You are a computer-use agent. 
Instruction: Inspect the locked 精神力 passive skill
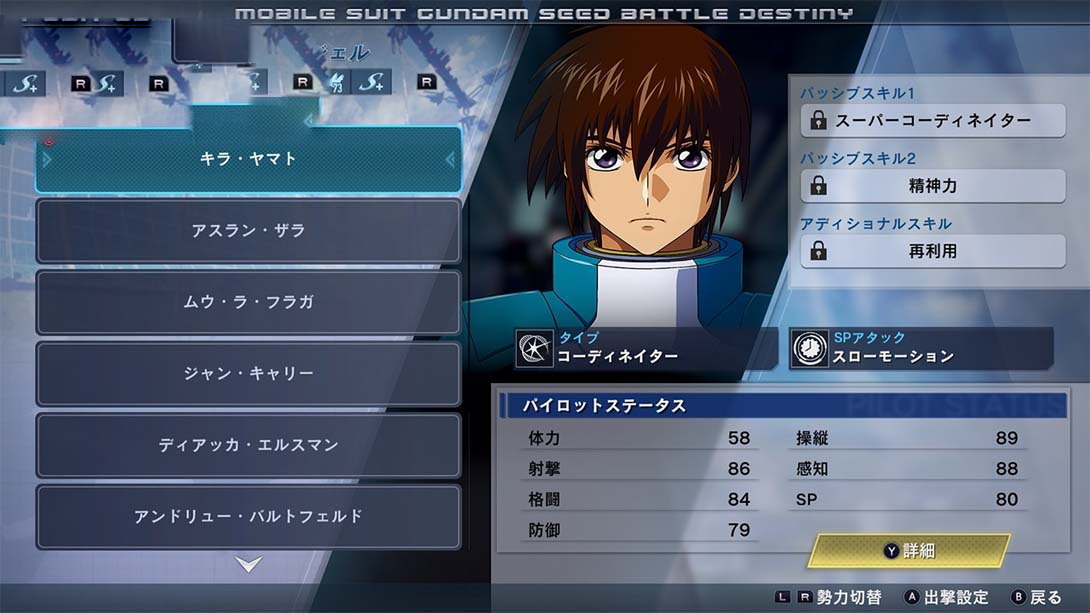(x=932, y=186)
